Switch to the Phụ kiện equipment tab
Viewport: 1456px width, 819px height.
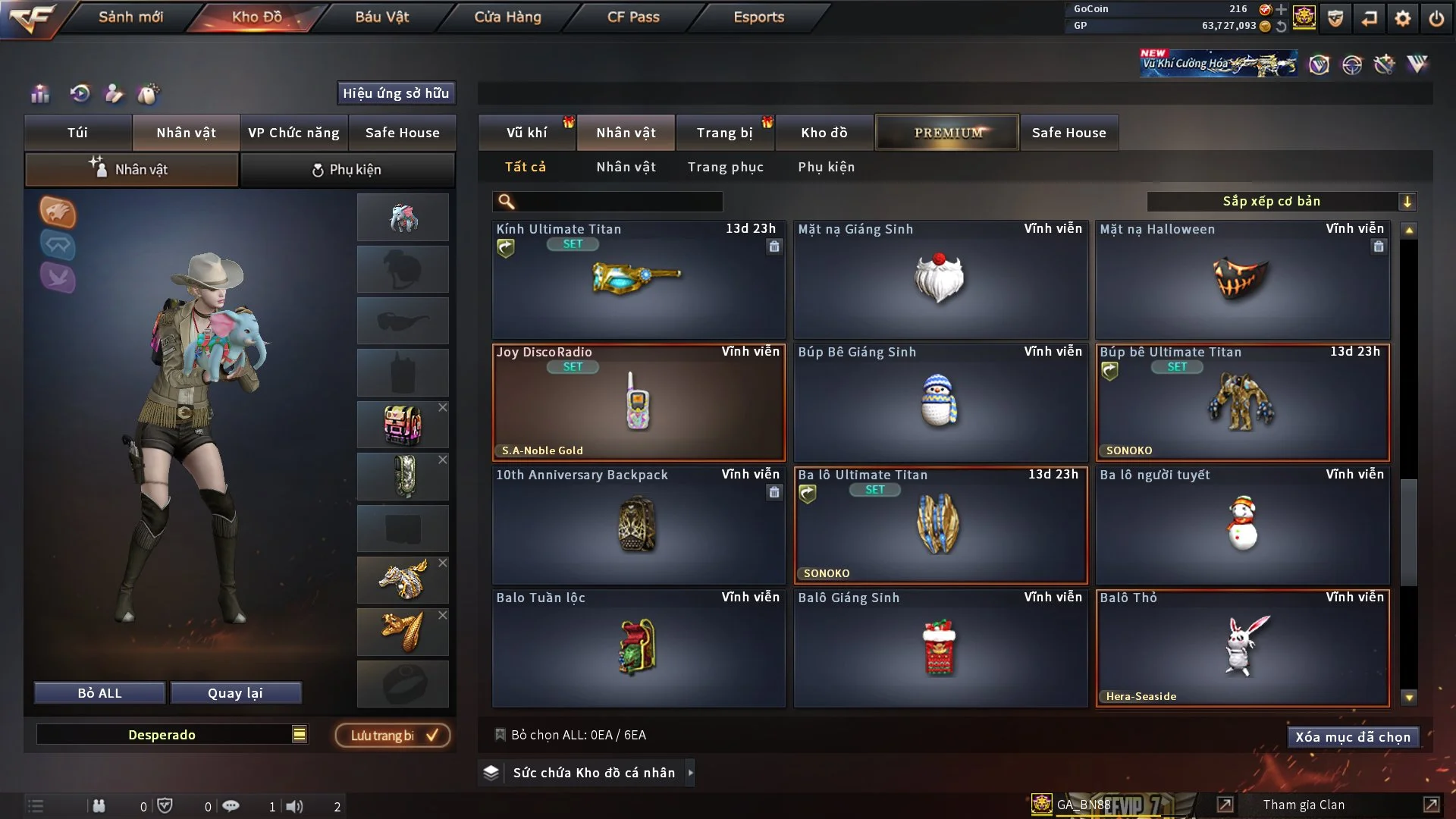tap(347, 170)
